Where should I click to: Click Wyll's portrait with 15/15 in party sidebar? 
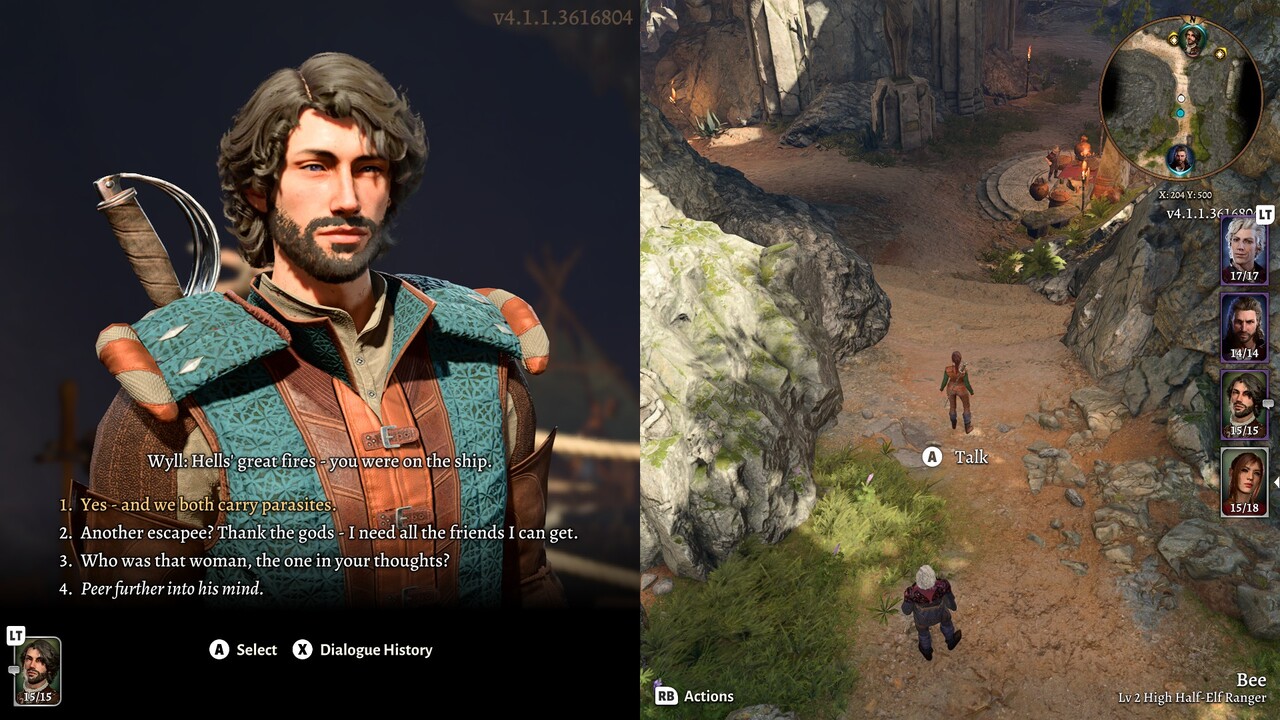point(1245,404)
